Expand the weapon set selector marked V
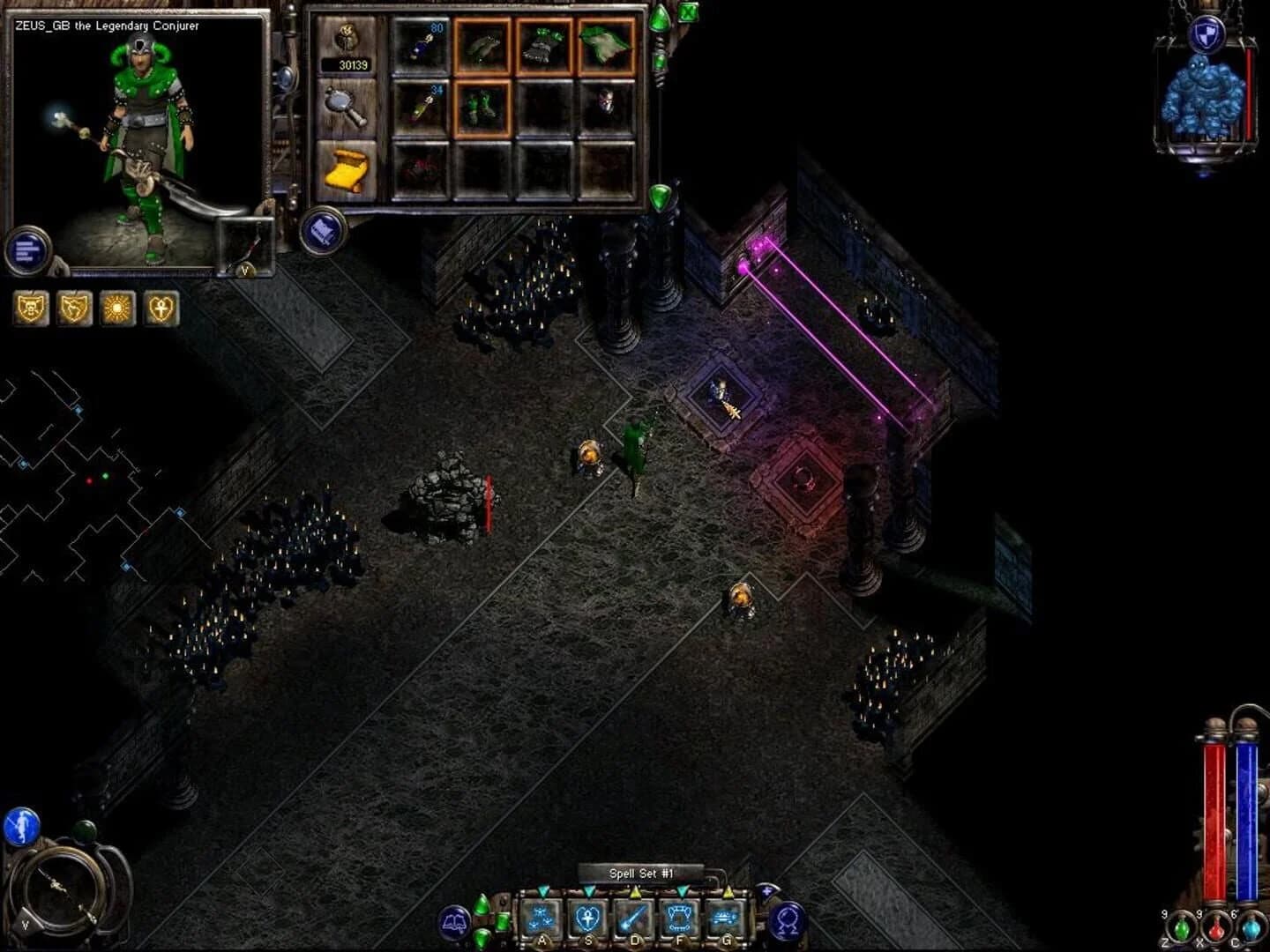 coord(245,271)
